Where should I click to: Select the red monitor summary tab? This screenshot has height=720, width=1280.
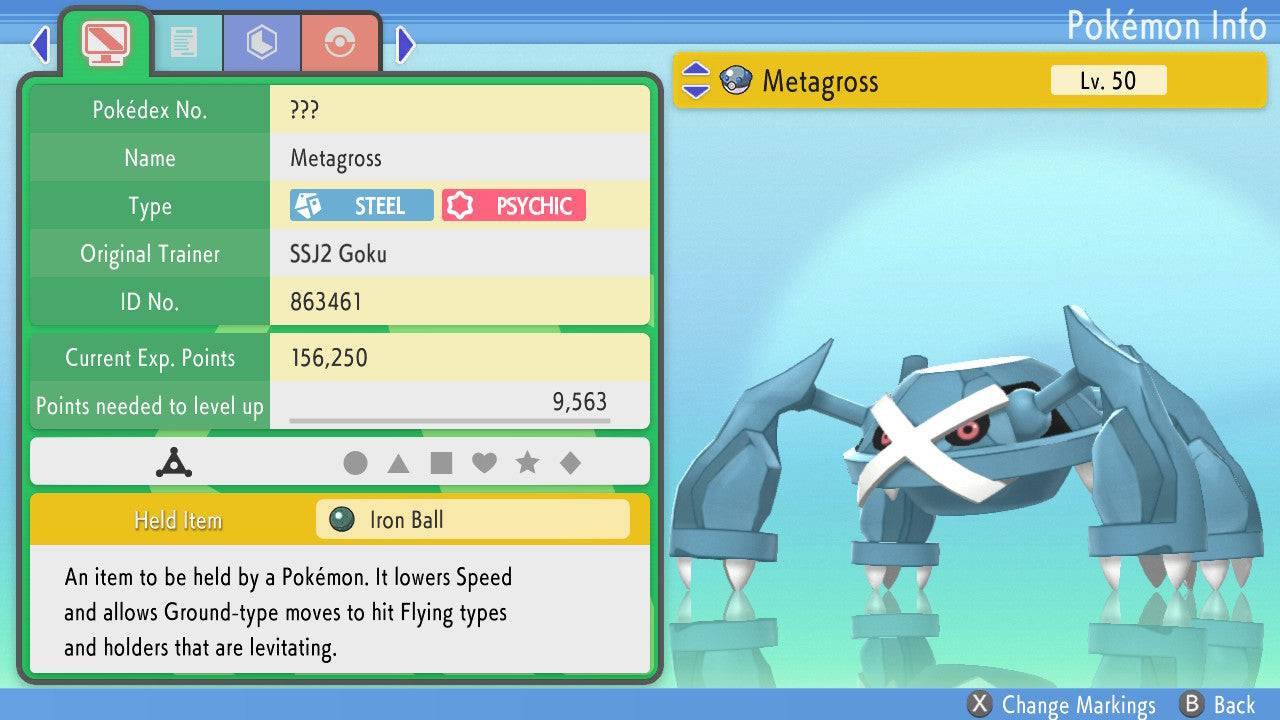(105, 42)
